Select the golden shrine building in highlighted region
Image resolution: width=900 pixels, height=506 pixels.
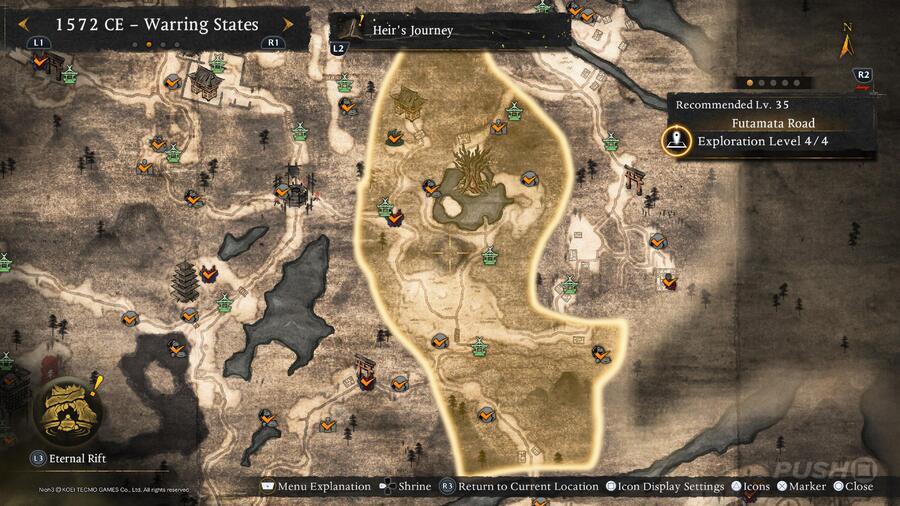pos(409,102)
